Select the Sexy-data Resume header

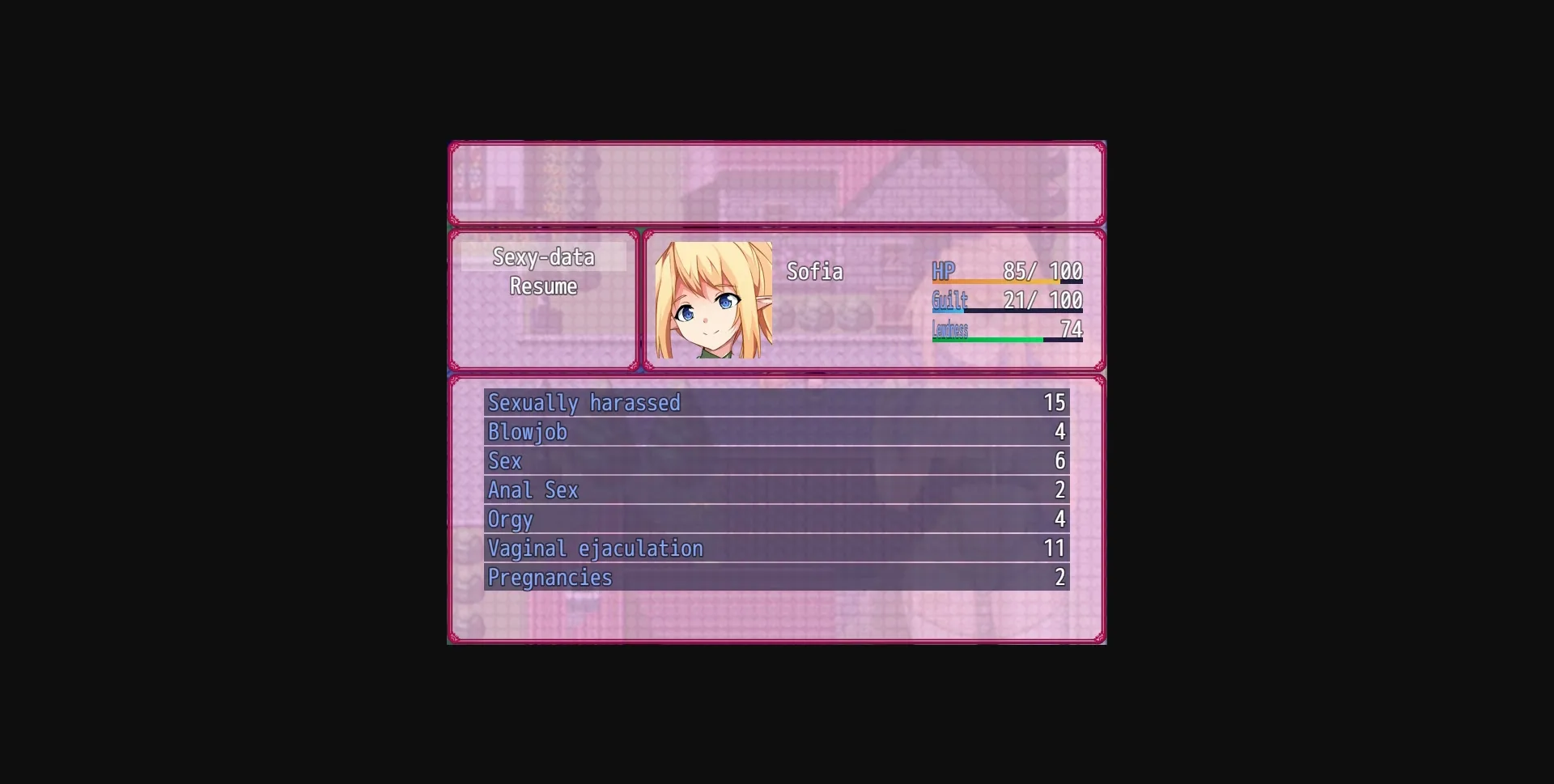(543, 272)
